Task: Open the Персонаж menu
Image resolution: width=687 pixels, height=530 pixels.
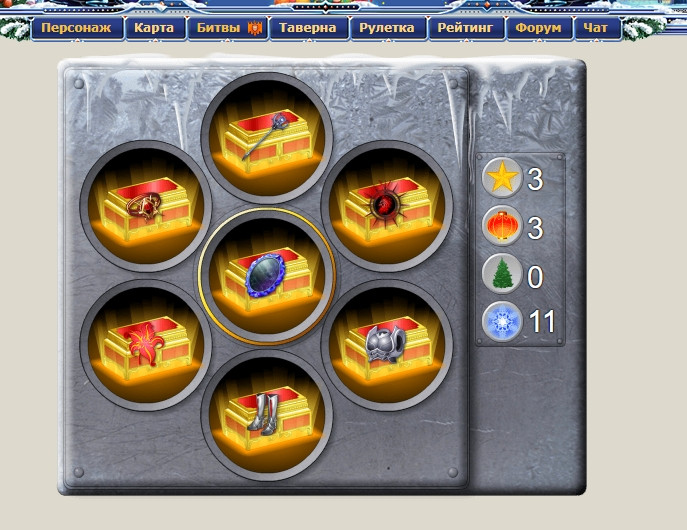Action: pyautogui.click(x=76, y=28)
